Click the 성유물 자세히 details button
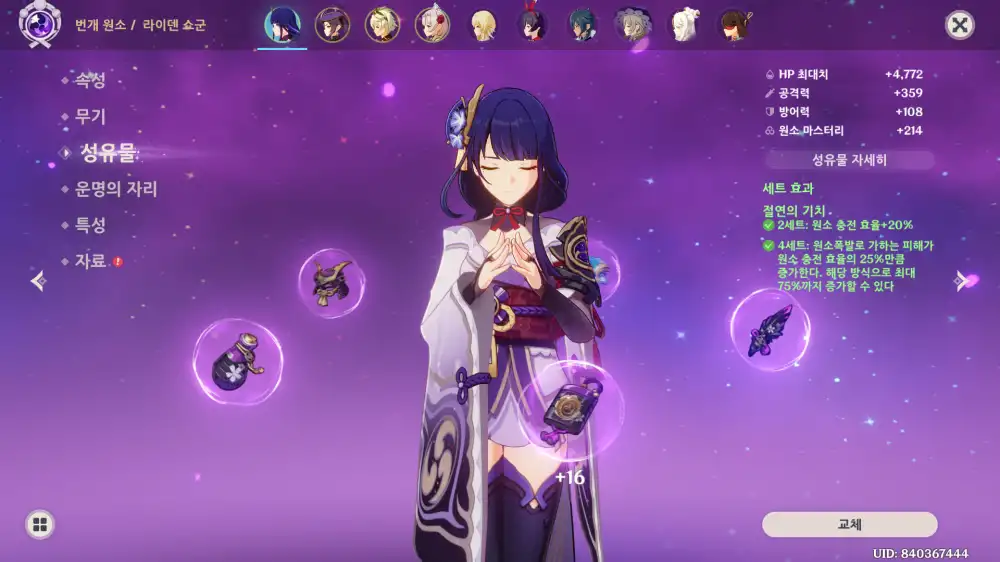 pyautogui.click(x=849, y=160)
